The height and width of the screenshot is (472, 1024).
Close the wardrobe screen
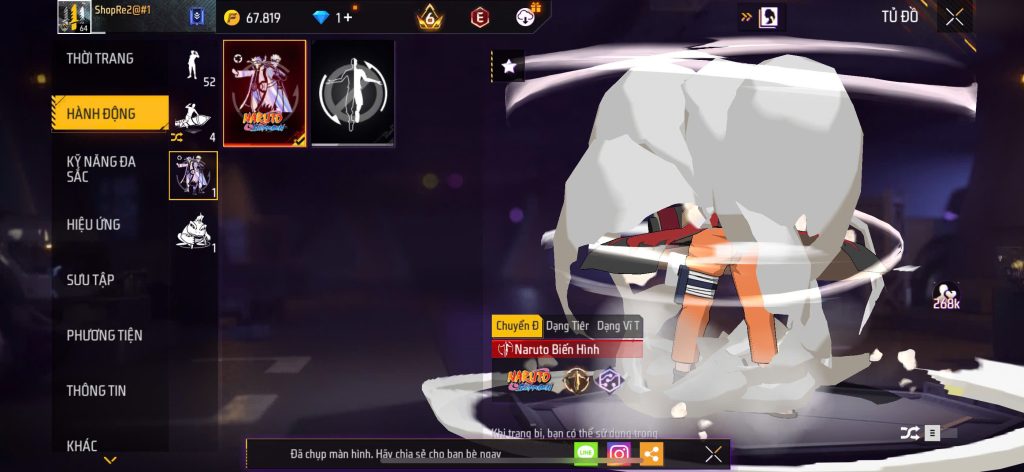click(955, 17)
